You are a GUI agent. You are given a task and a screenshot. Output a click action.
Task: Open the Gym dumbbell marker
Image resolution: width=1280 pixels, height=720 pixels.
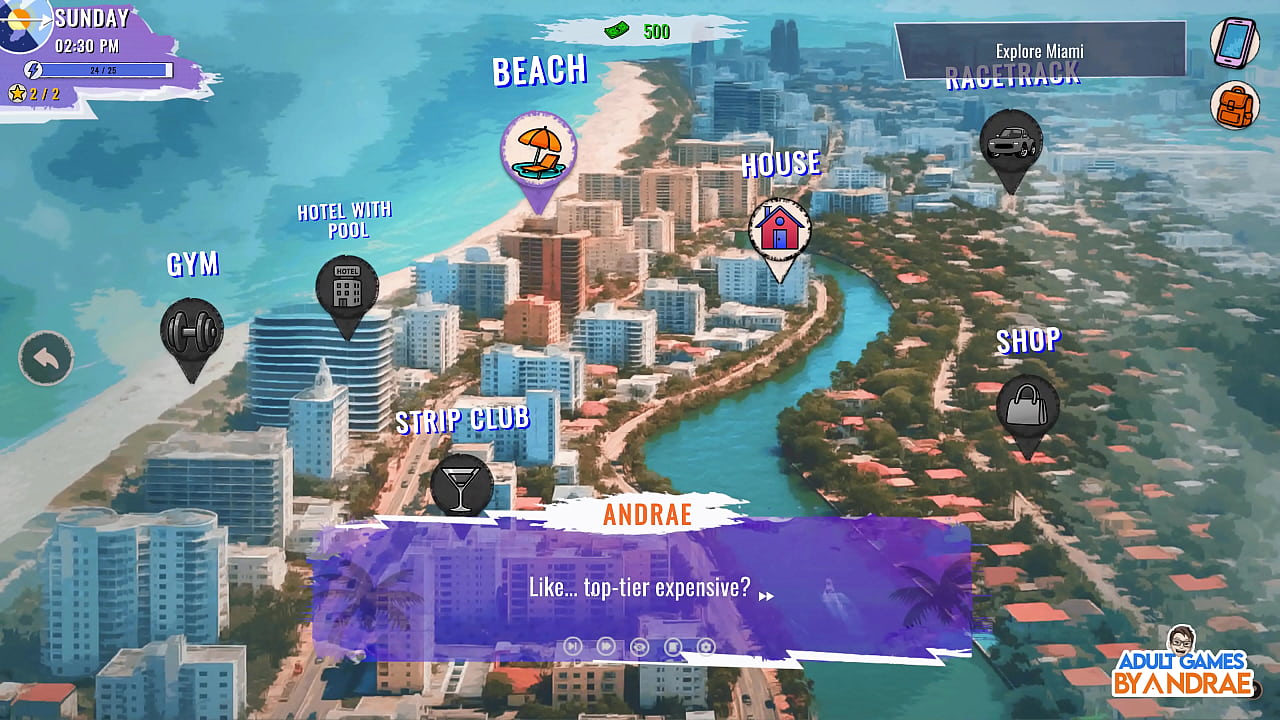click(x=191, y=330)
